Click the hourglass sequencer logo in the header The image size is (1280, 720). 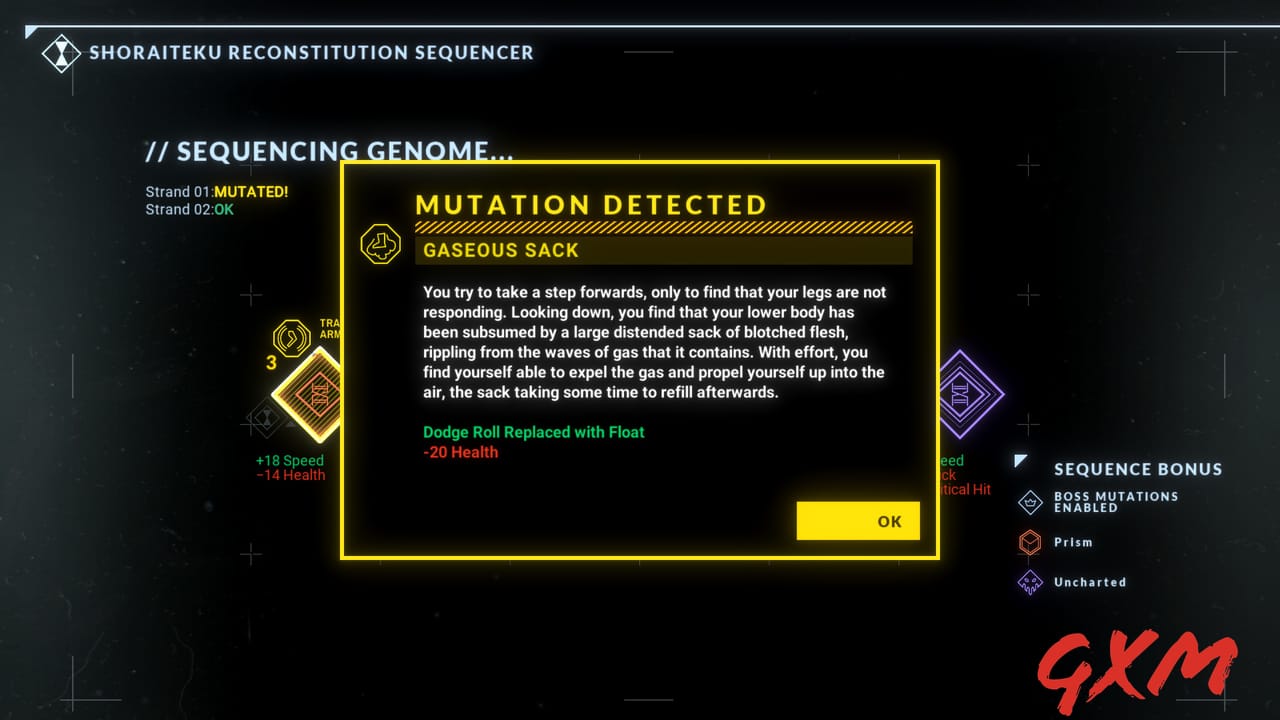pyautogui.click(x=62, y=54)
